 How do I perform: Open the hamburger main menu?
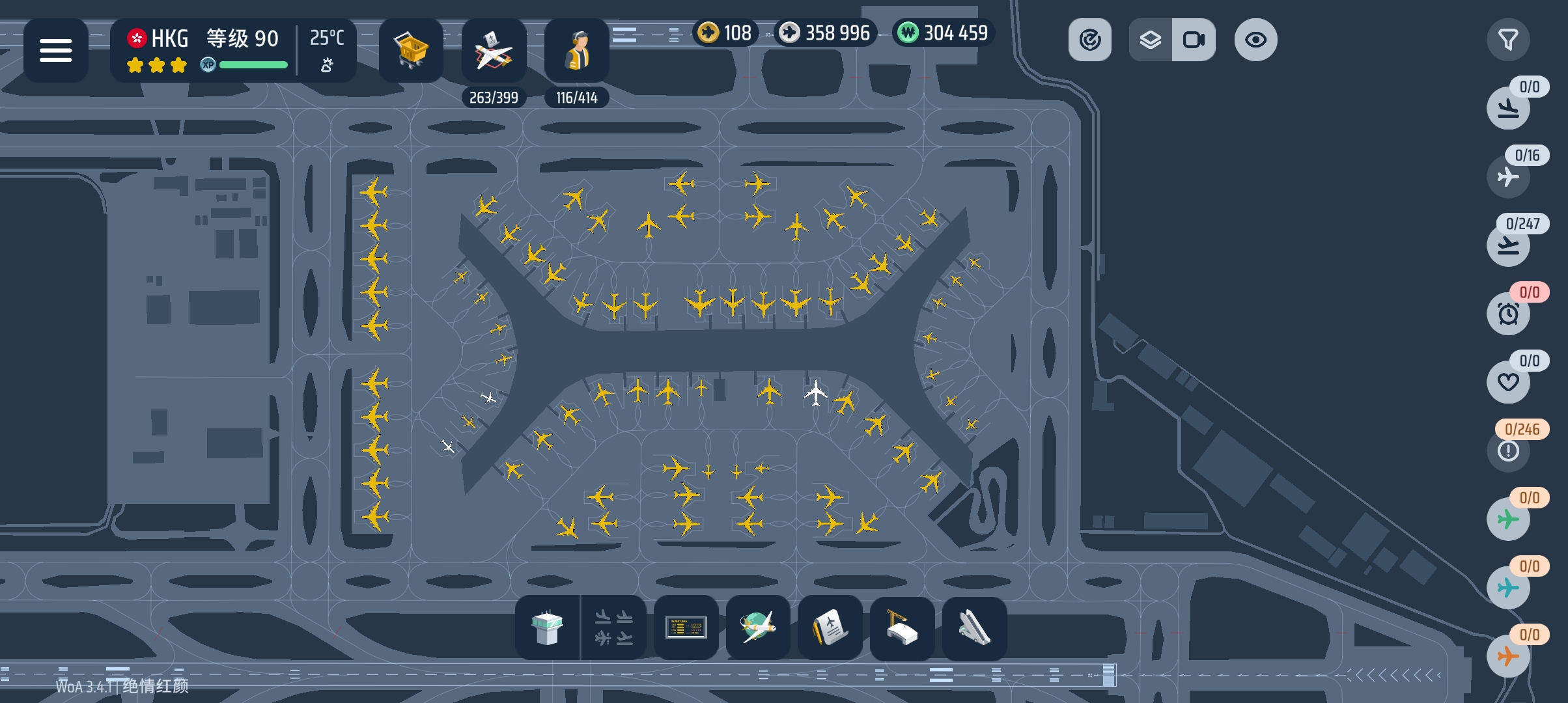tap(55, 50)
